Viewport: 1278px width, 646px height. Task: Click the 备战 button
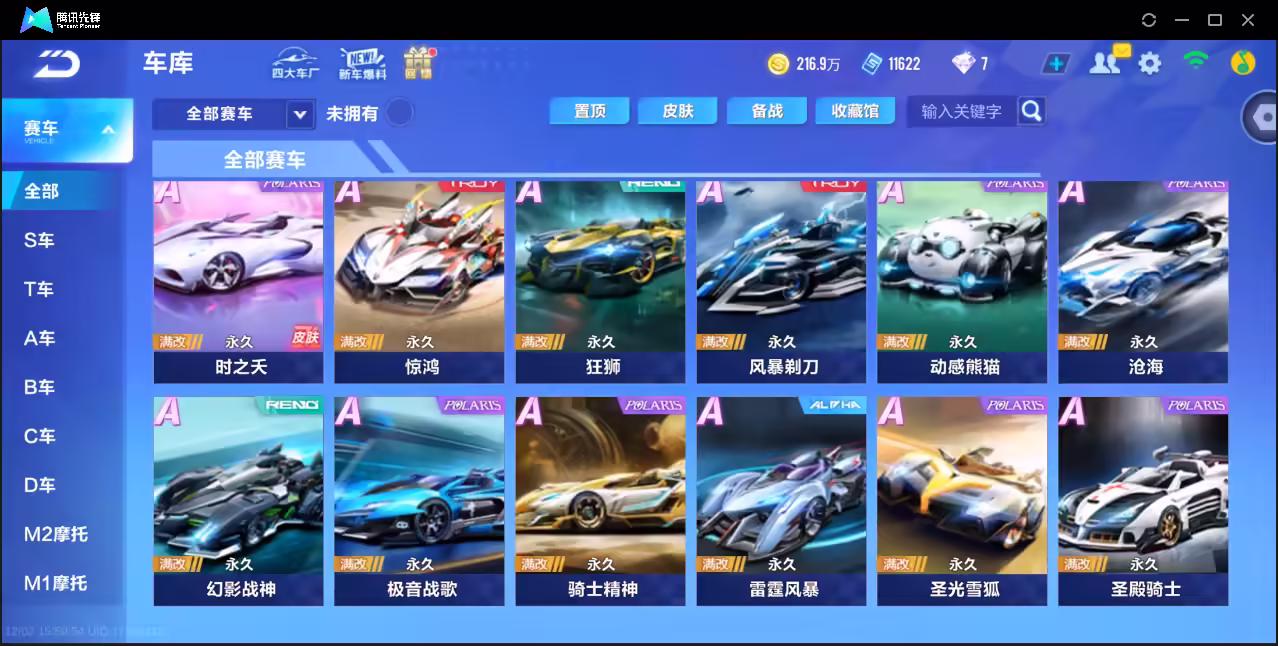[x=767, y=111]
